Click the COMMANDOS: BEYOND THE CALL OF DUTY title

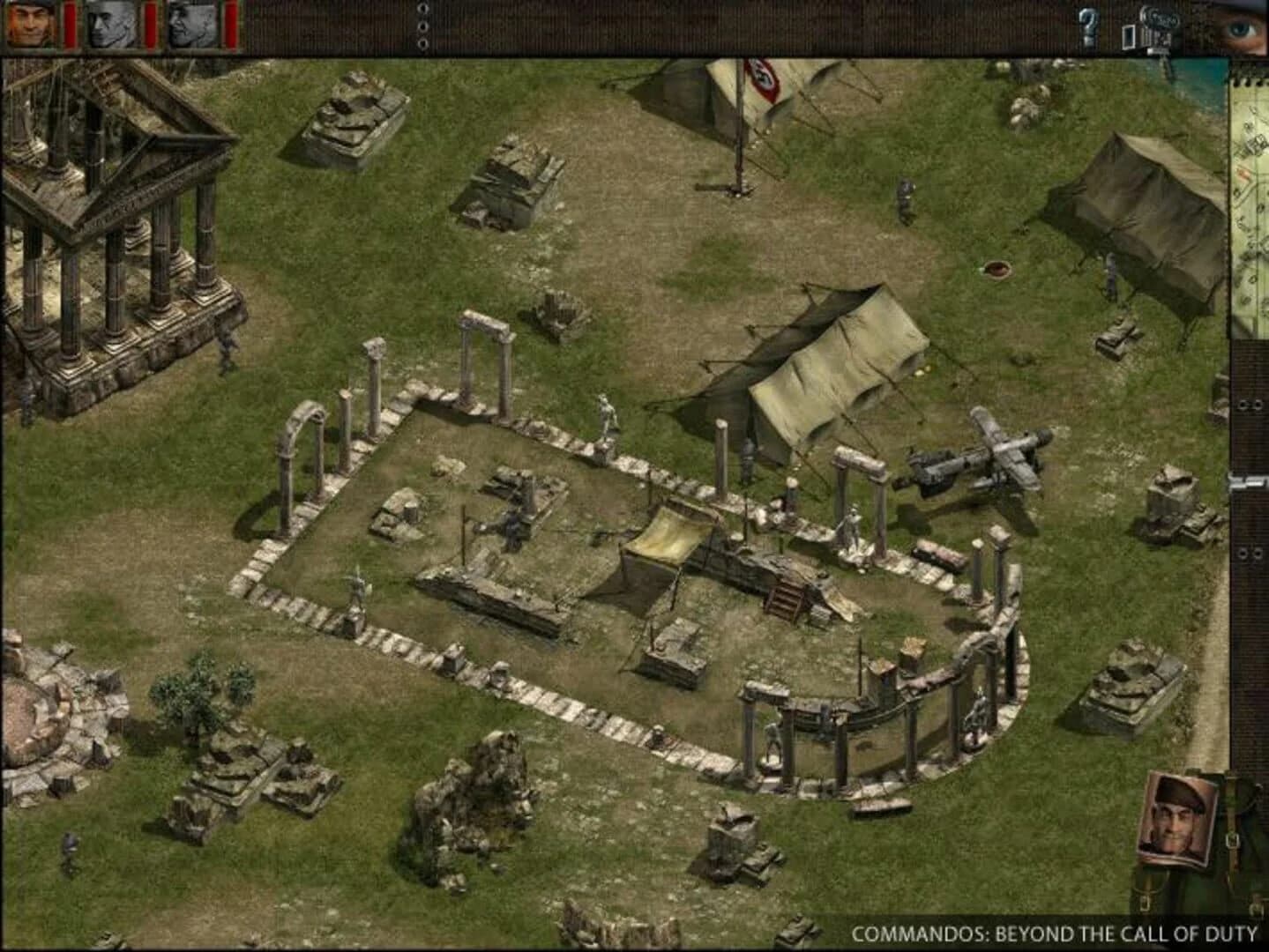pyautogui.click(x=1054, y=930)
